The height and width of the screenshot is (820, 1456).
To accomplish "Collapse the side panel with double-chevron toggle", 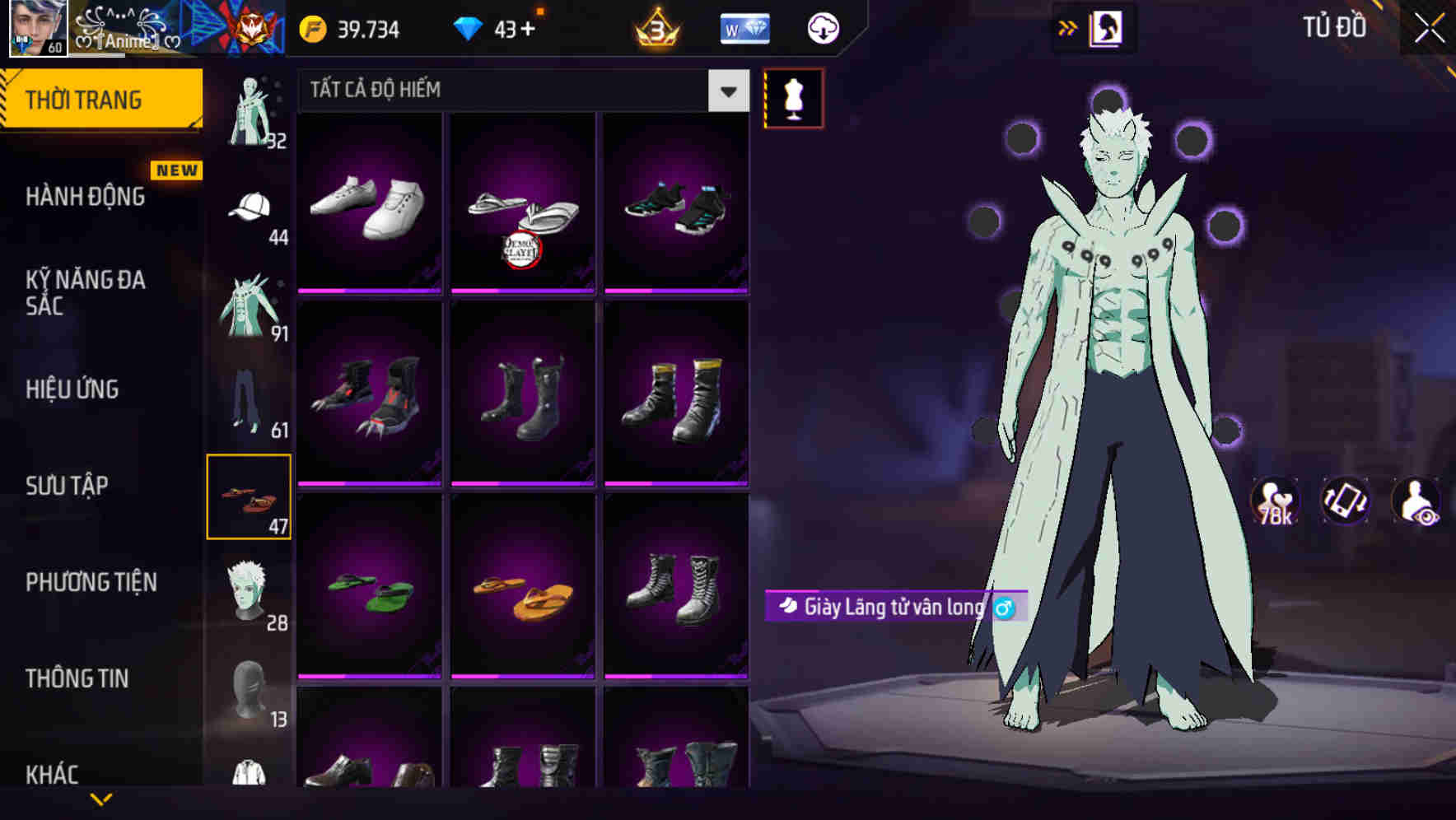I will (x=1068, y=26).
